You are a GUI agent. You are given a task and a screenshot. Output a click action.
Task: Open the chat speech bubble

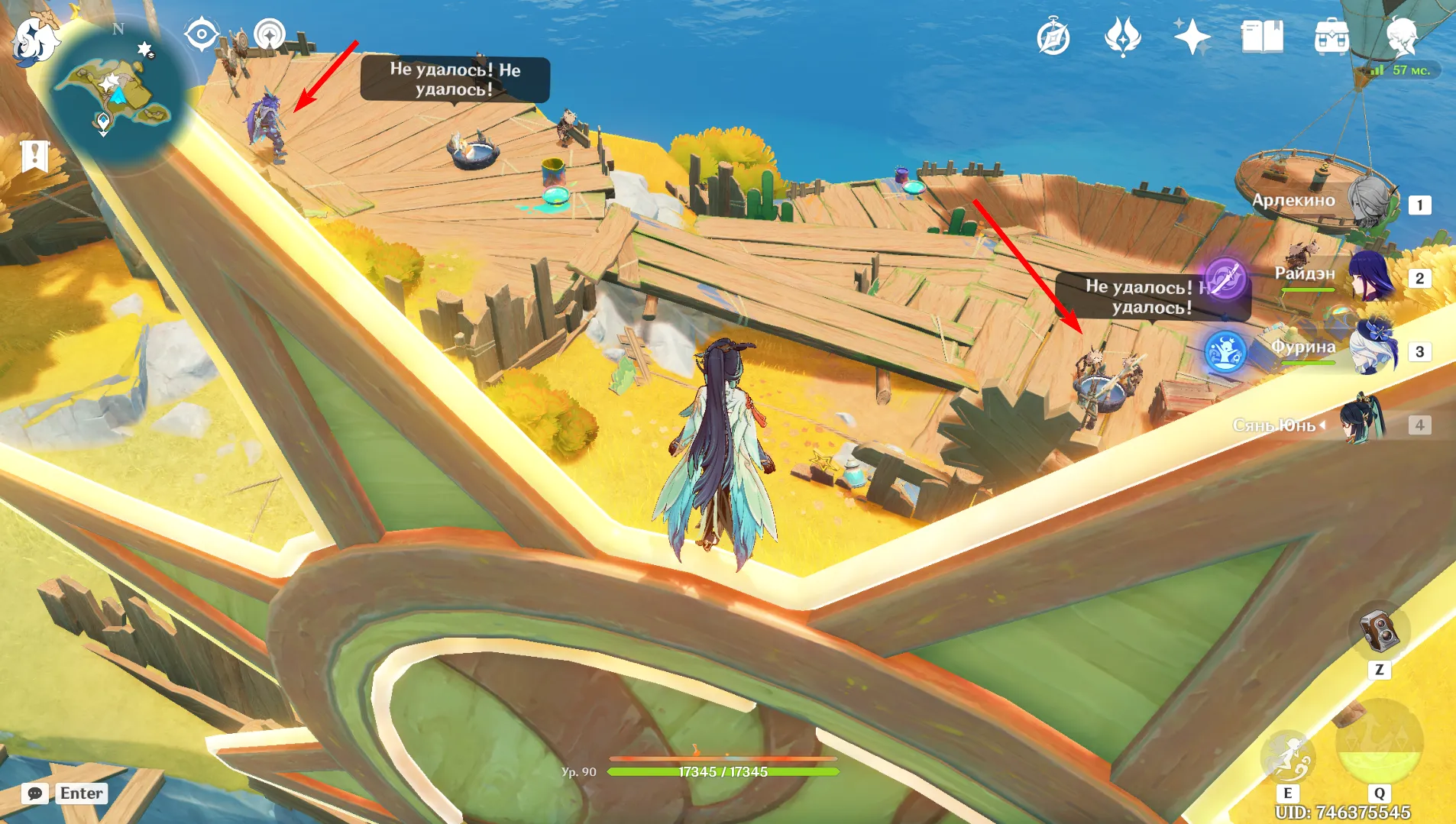click(x=35, y=793)
